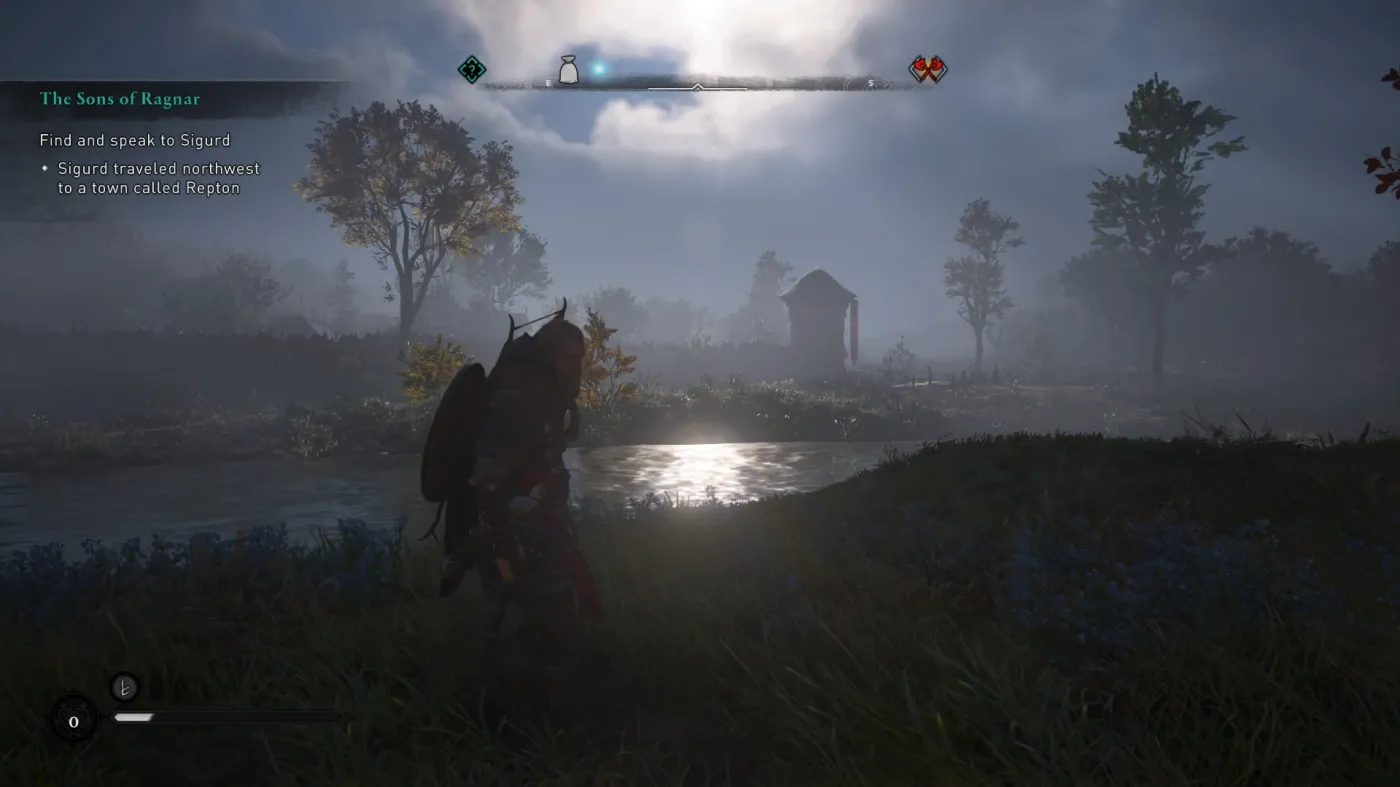
Task: Expand the compass center notch indicator
Action: [696, 87]
